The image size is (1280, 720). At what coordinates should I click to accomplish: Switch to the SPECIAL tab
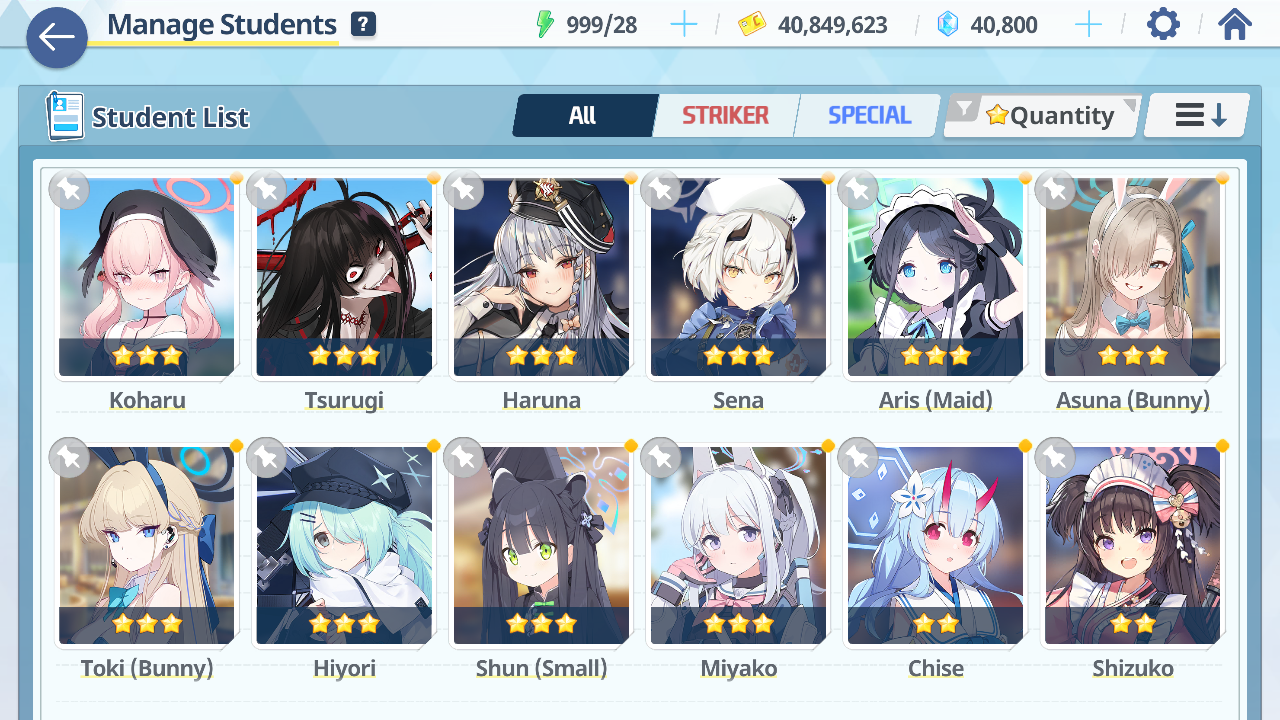(x=866, y=115)
